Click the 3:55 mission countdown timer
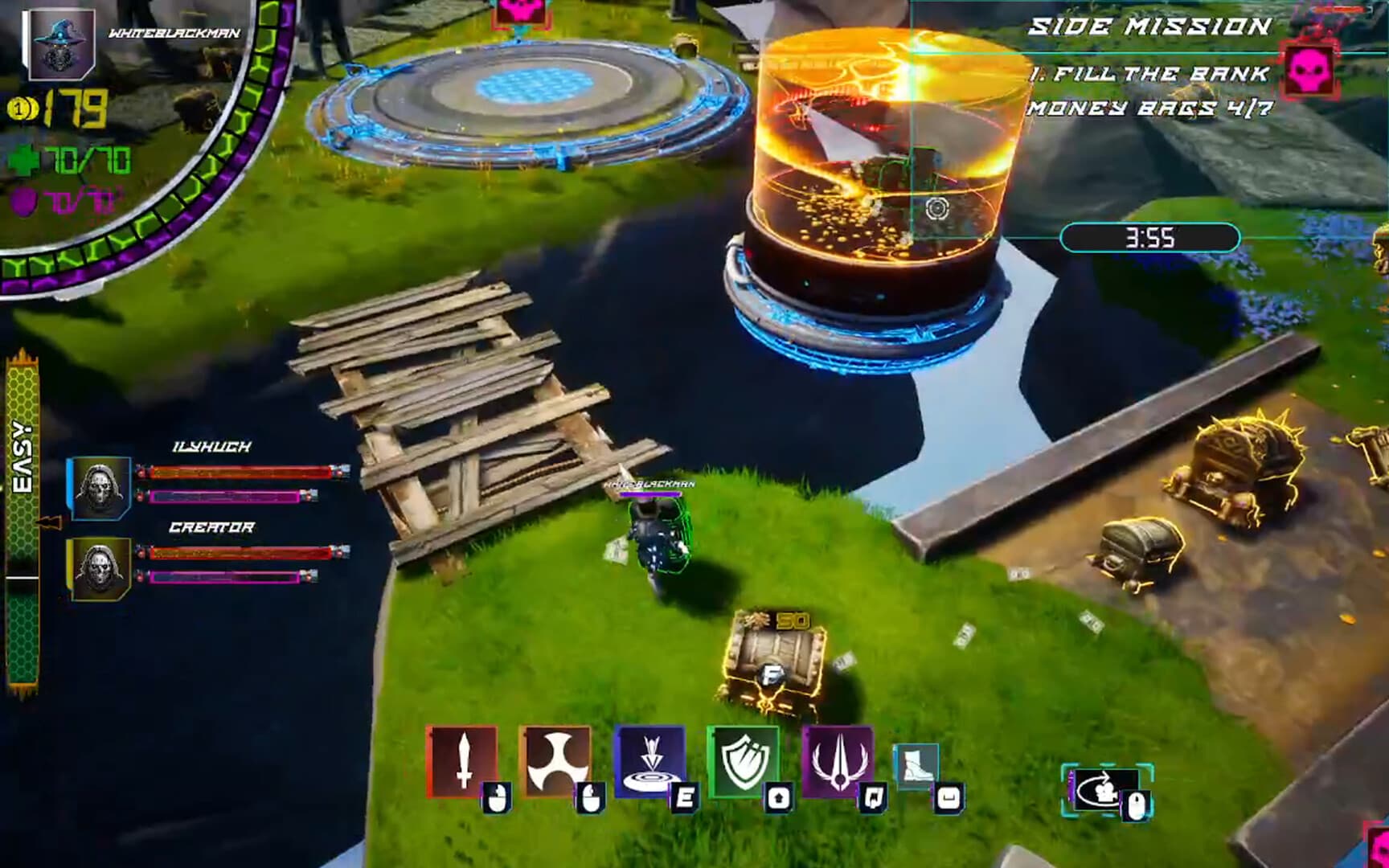Viewport: 1389px width, 868px height. (1148, 238)
